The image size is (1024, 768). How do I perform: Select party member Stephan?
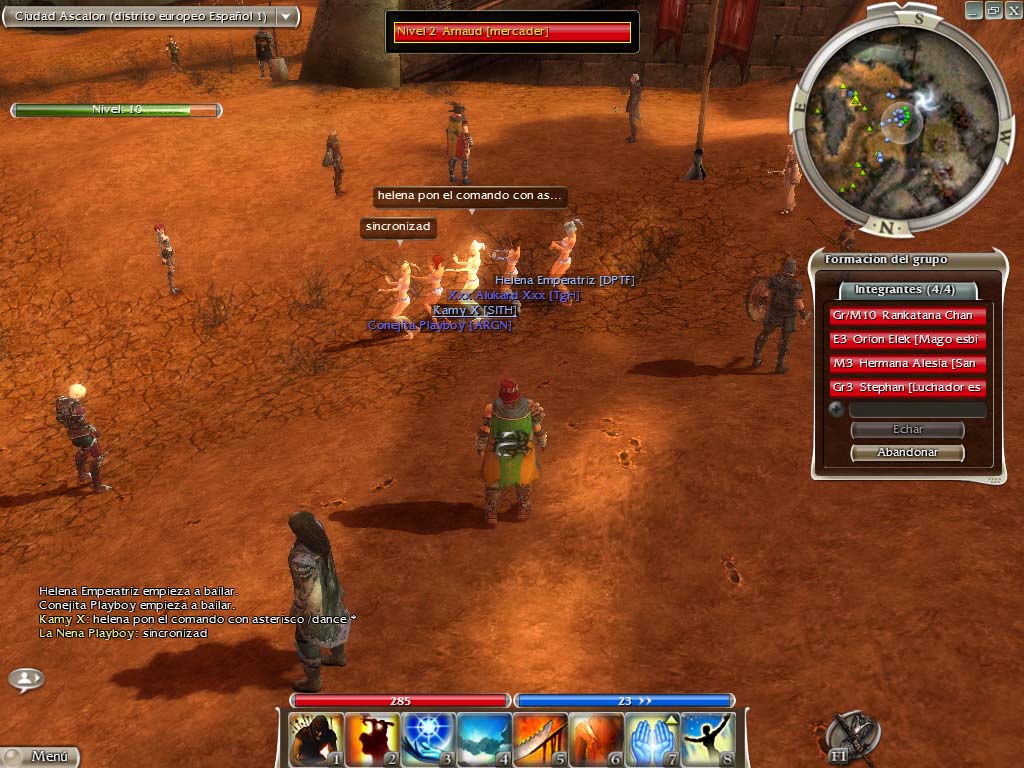pos(908,388)
